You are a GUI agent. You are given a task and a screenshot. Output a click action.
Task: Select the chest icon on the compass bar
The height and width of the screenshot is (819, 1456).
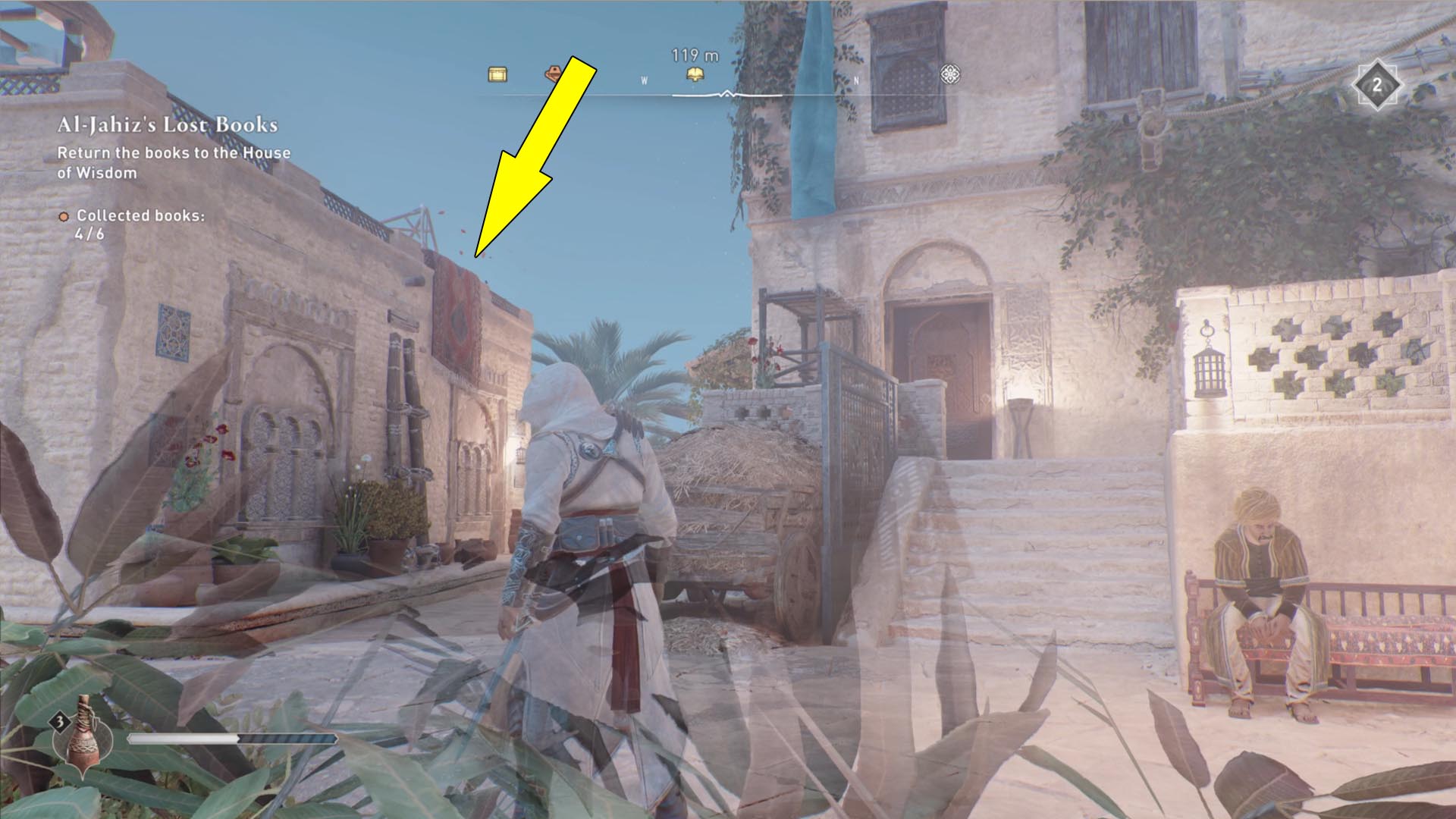point(497,74)
